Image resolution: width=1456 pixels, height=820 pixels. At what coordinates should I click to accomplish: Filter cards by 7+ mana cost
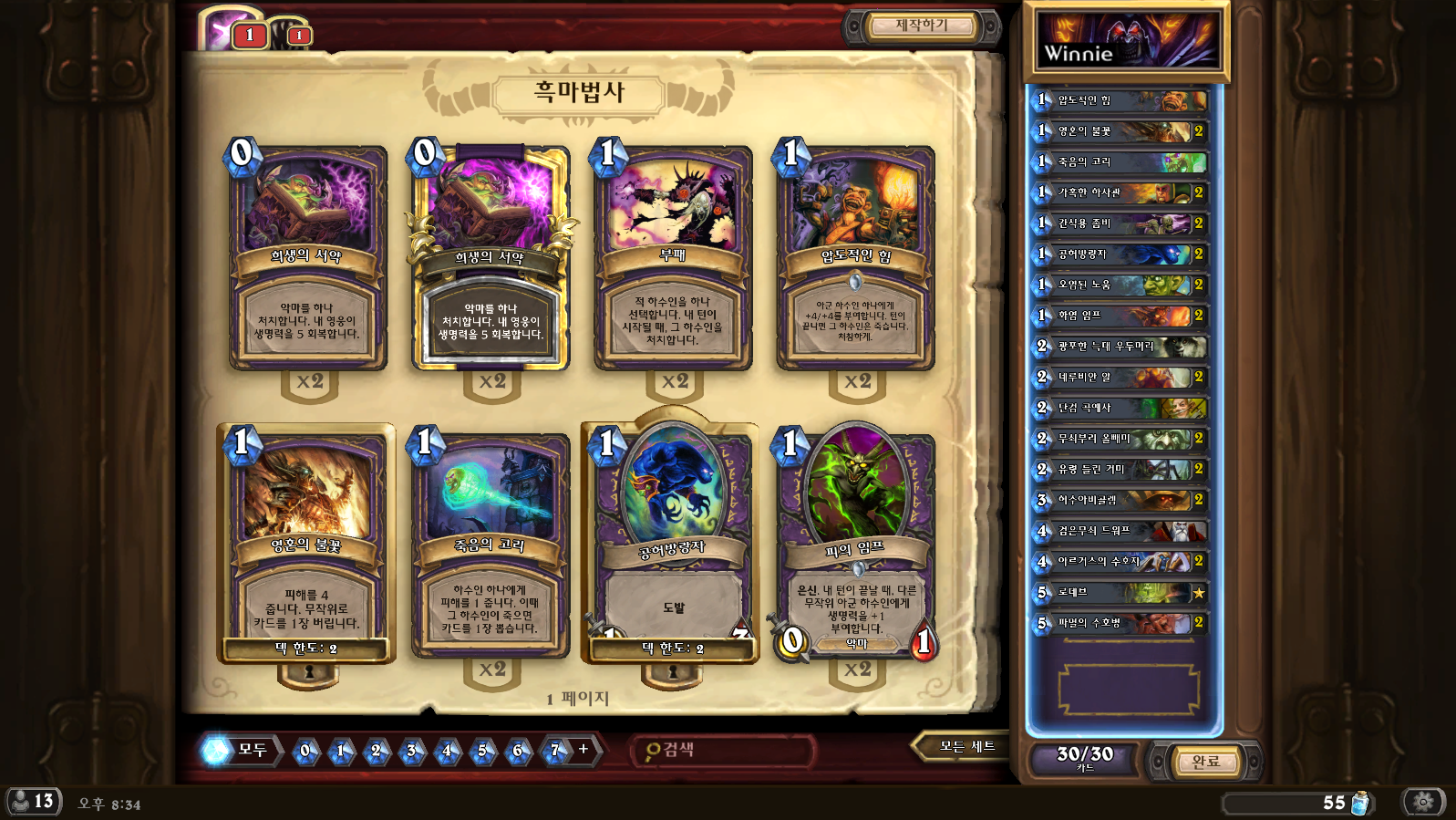tap(554, 751)
